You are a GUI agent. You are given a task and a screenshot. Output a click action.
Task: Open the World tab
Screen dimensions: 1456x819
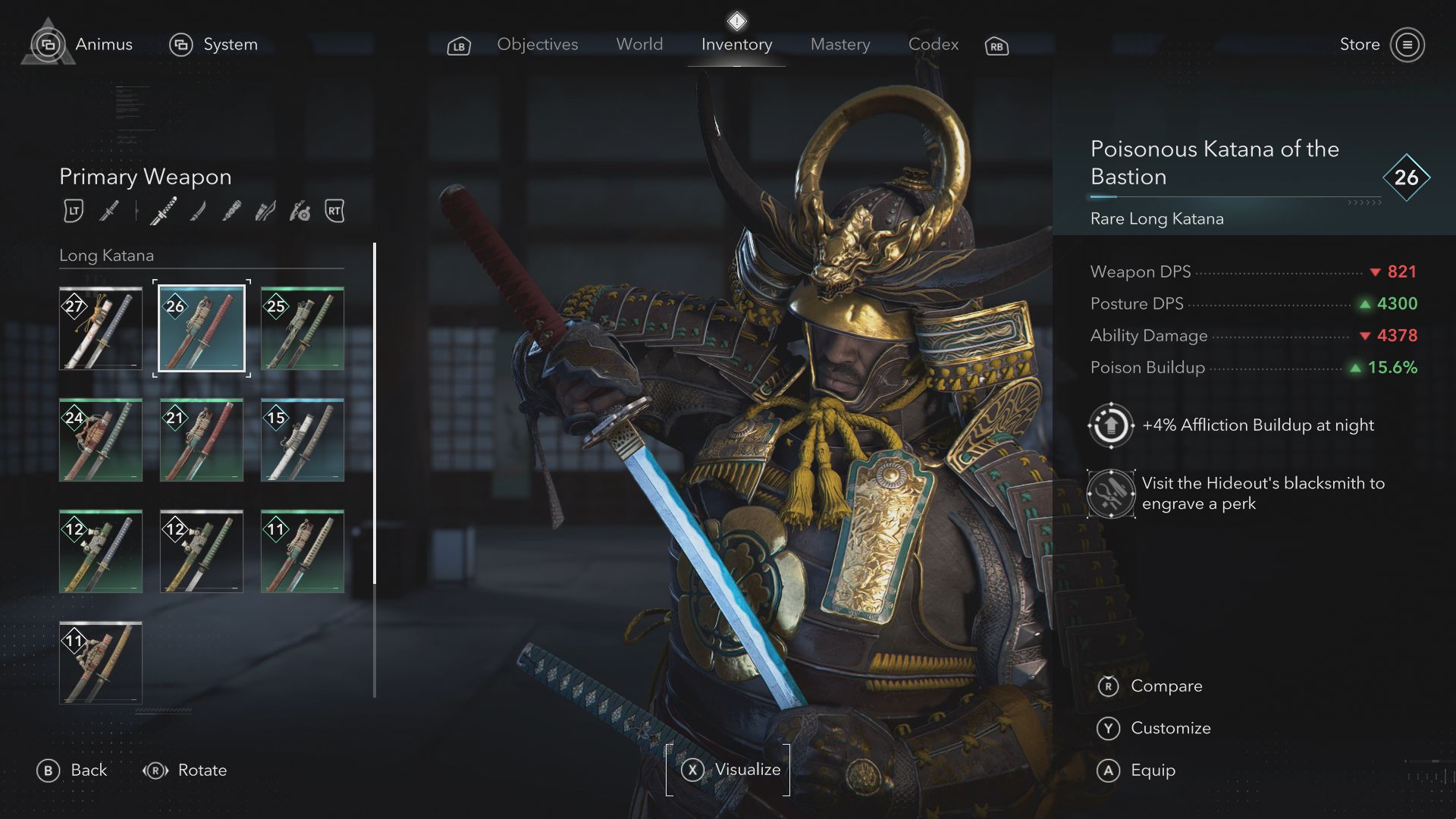(639, 45)
